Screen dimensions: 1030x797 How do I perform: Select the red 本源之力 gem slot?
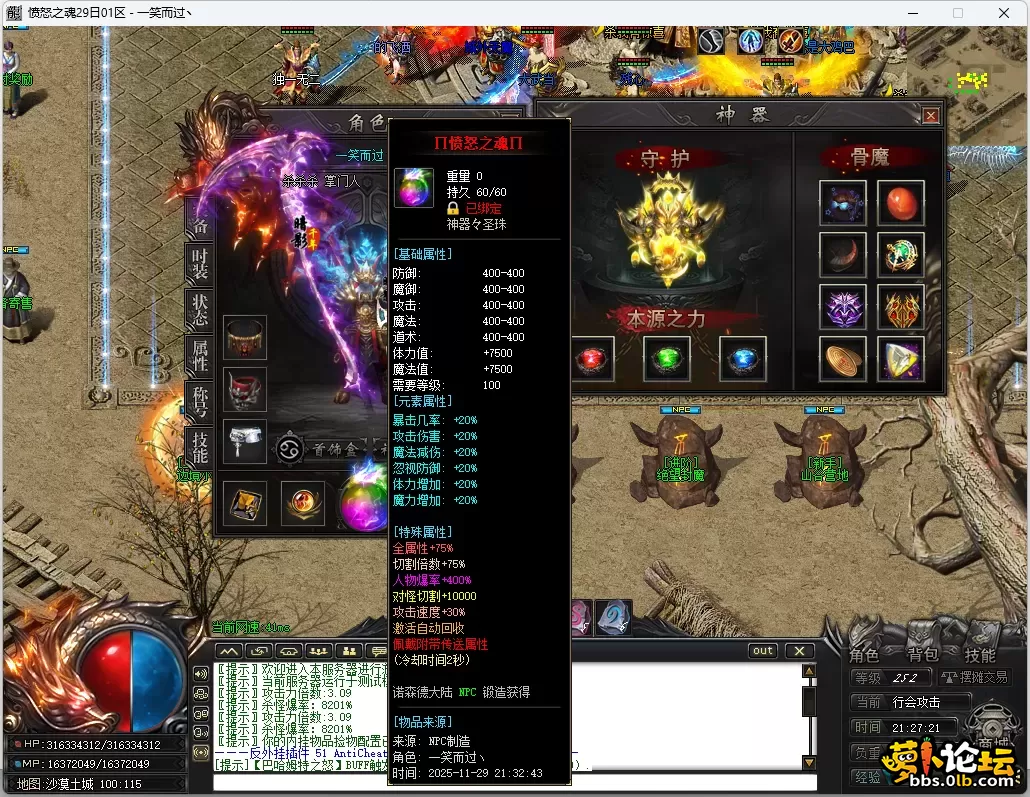point(593,359)
